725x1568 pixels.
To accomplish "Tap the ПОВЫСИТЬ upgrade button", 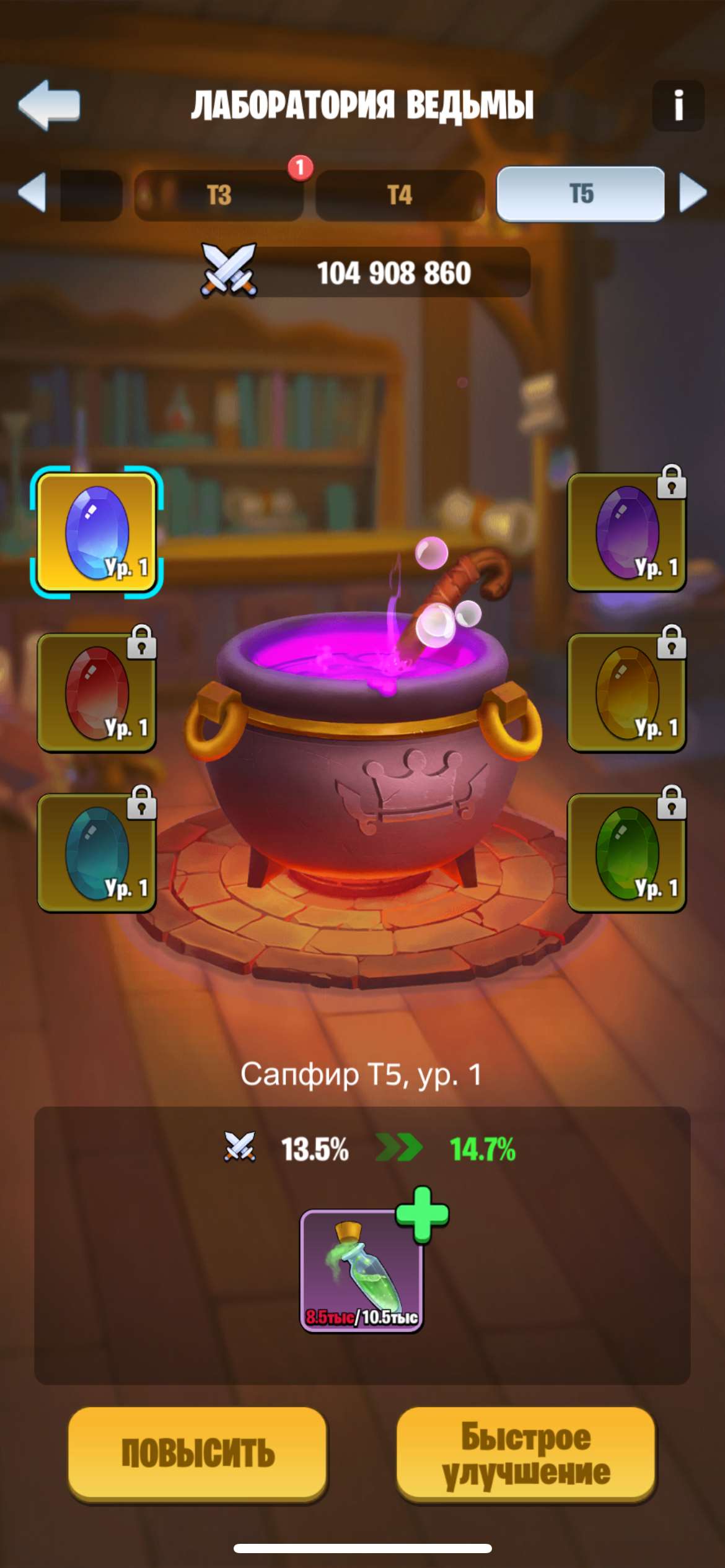I will coord(198,1453).
